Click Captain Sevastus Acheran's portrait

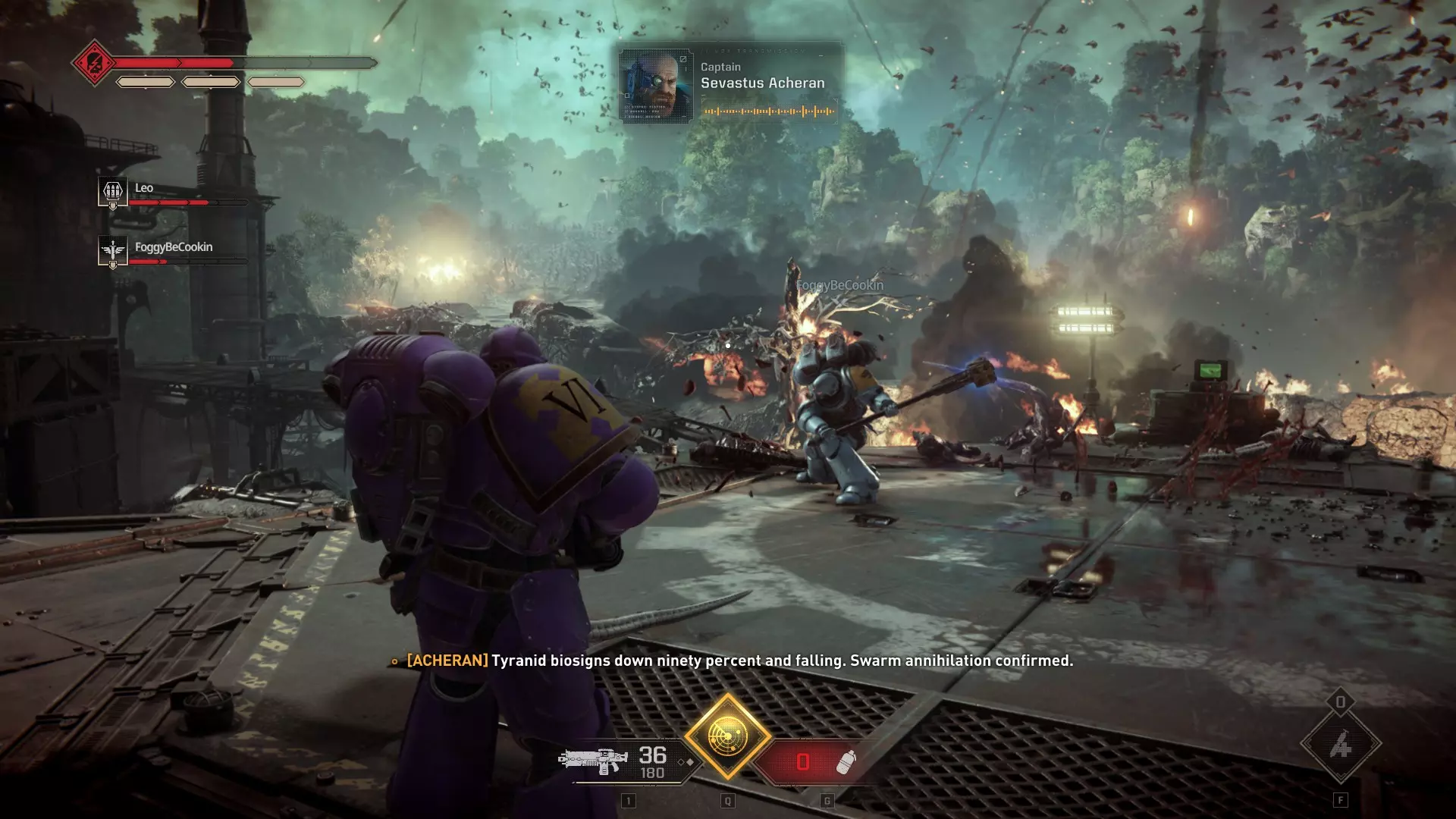click(x=656, y=86)
